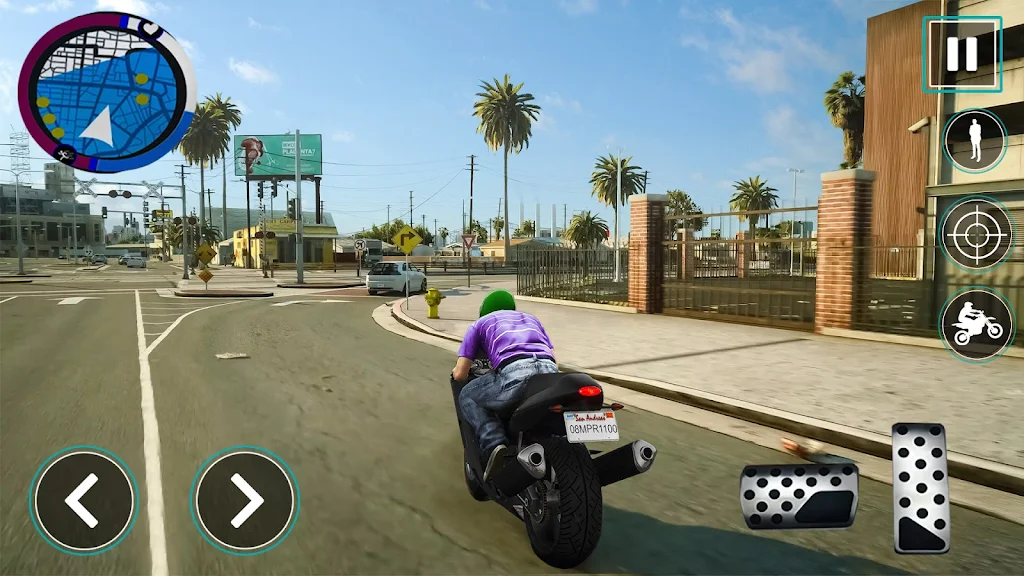Step on the tall accelerator pedal

[x=920, y=487]
